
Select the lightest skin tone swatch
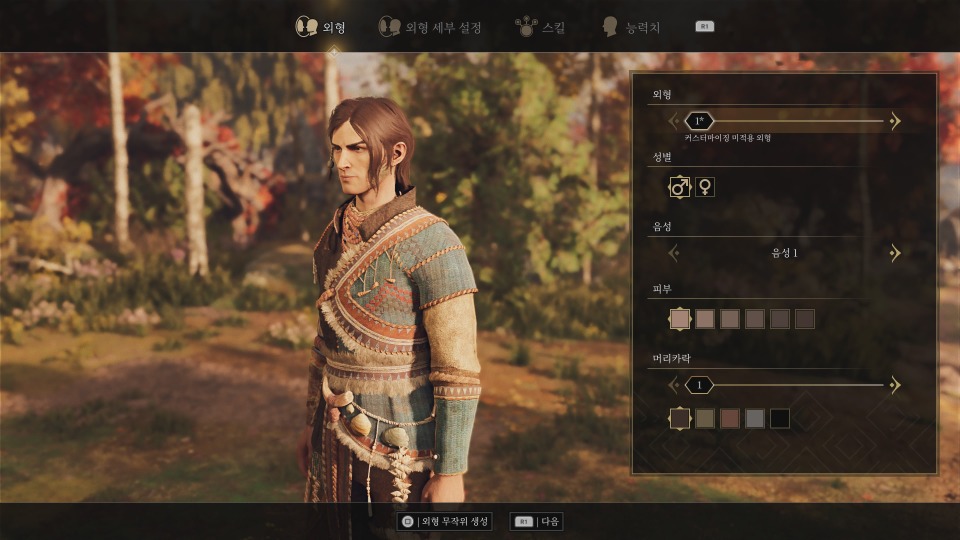click(680, 319)
